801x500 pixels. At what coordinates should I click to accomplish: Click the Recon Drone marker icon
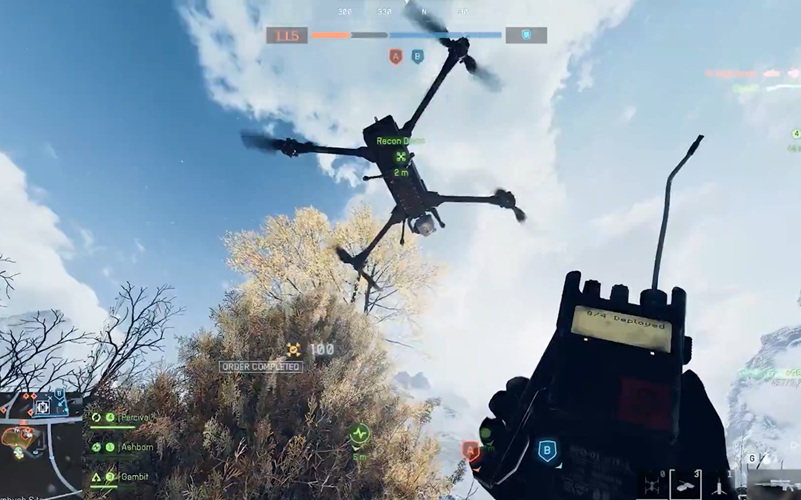point(401,157)
